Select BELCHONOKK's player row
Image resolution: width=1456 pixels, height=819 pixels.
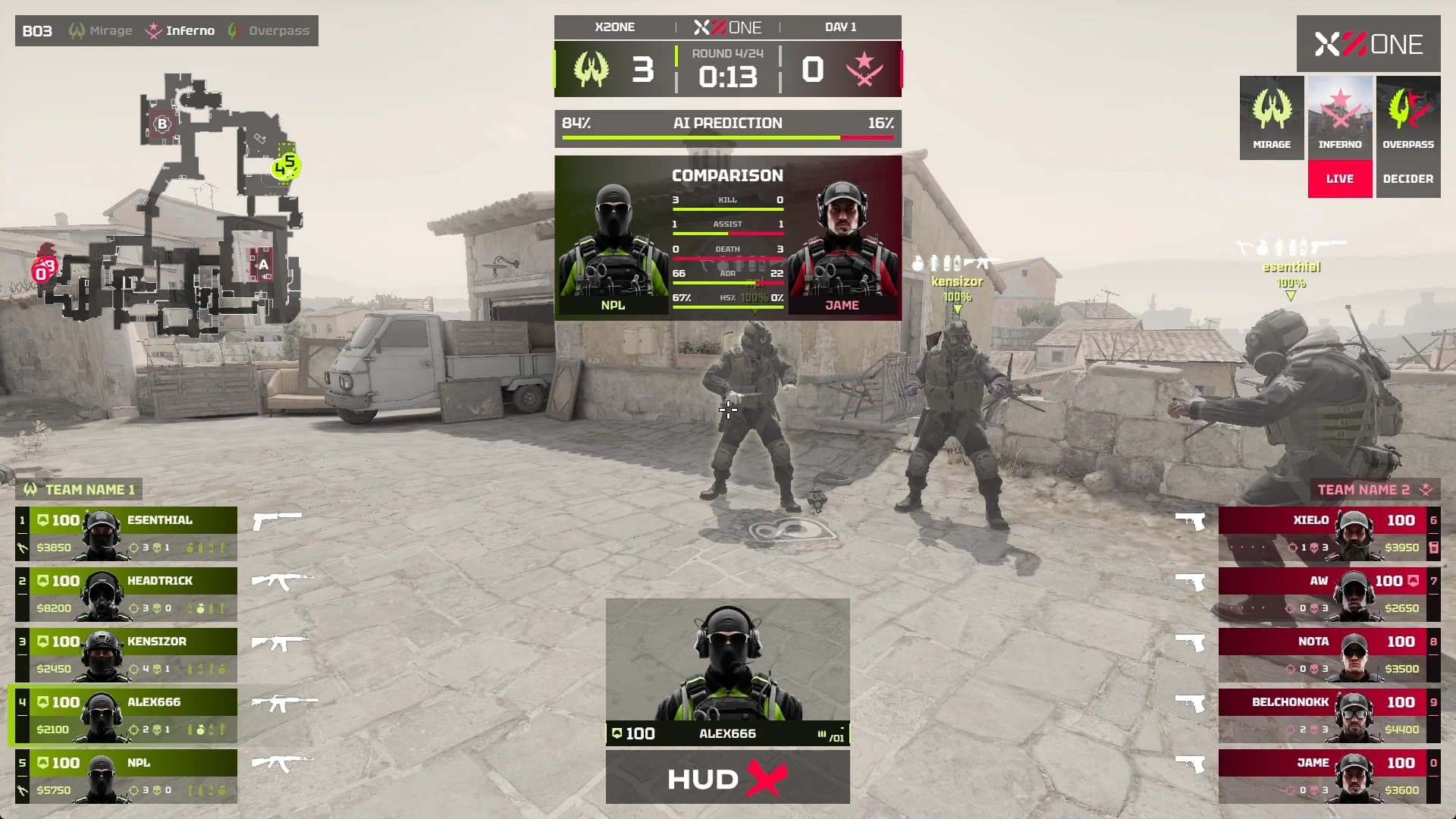click(x=1329, y=715)
